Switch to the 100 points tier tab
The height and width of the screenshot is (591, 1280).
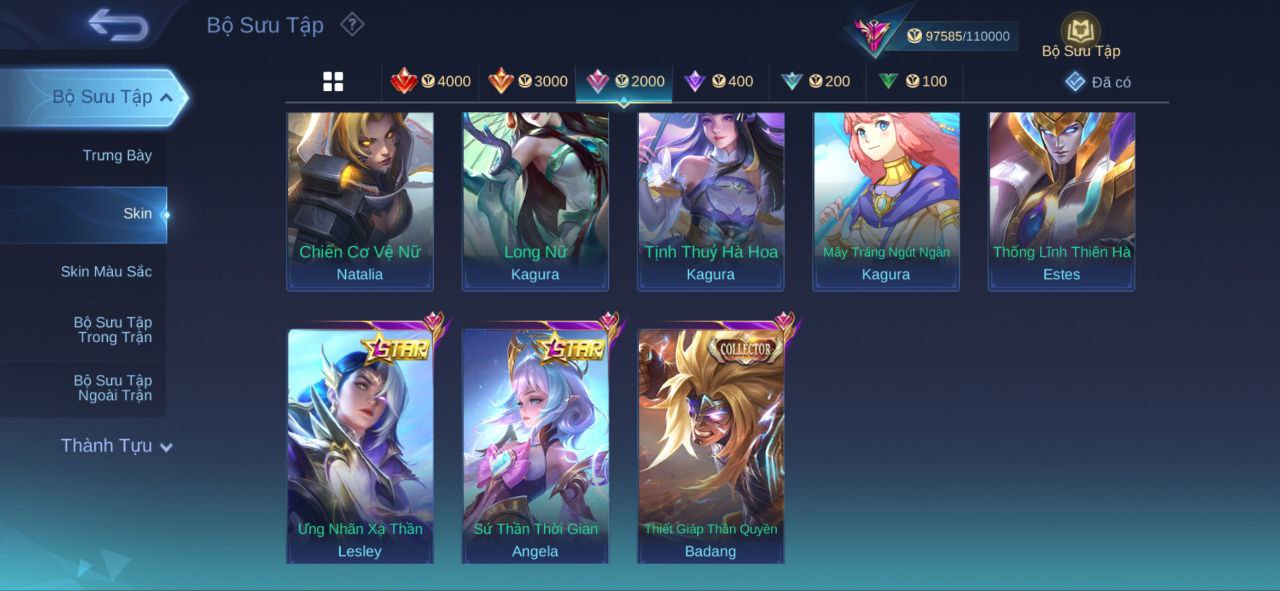(x=913, y=82)
